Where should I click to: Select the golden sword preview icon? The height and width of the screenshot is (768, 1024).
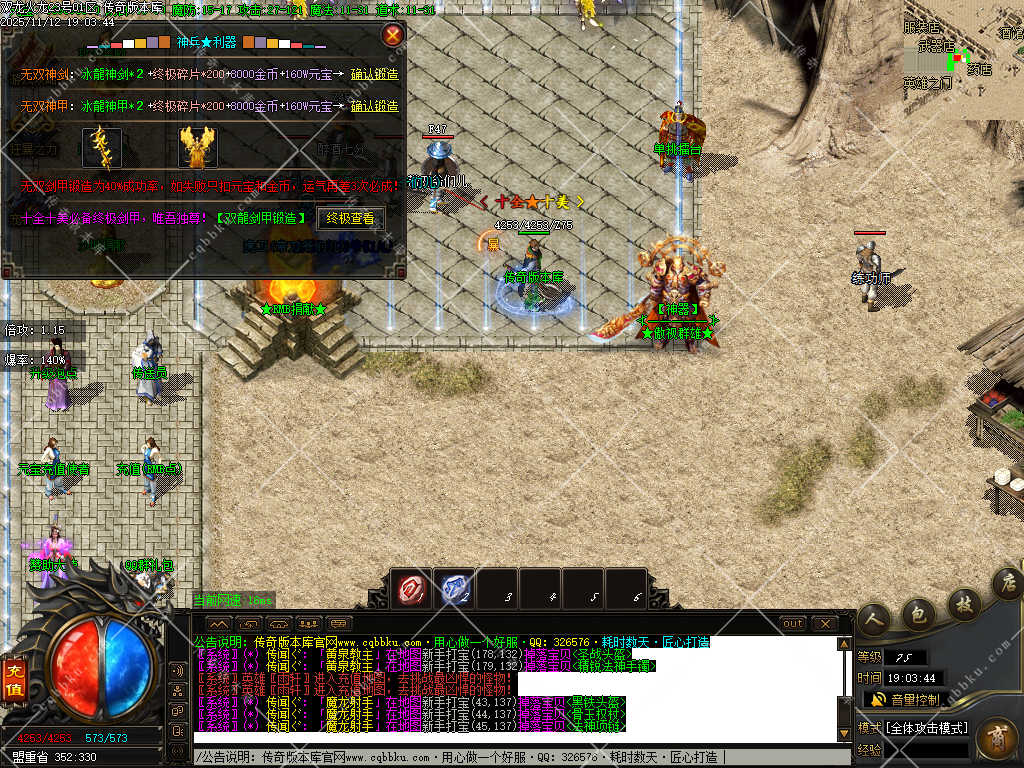(102, 148)
